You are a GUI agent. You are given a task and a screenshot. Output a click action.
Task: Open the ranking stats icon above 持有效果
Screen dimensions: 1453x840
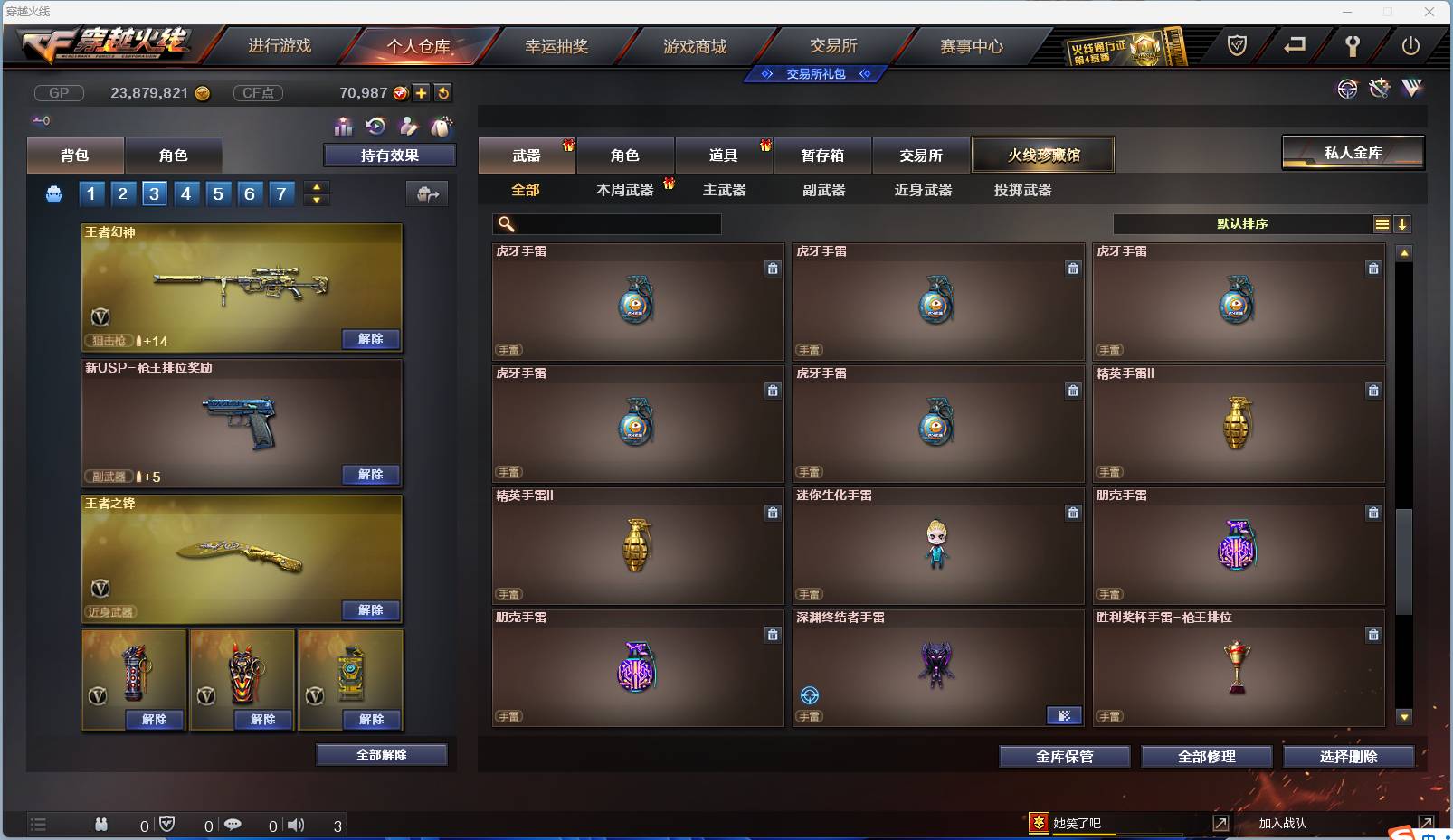click(x=344, y=127)
